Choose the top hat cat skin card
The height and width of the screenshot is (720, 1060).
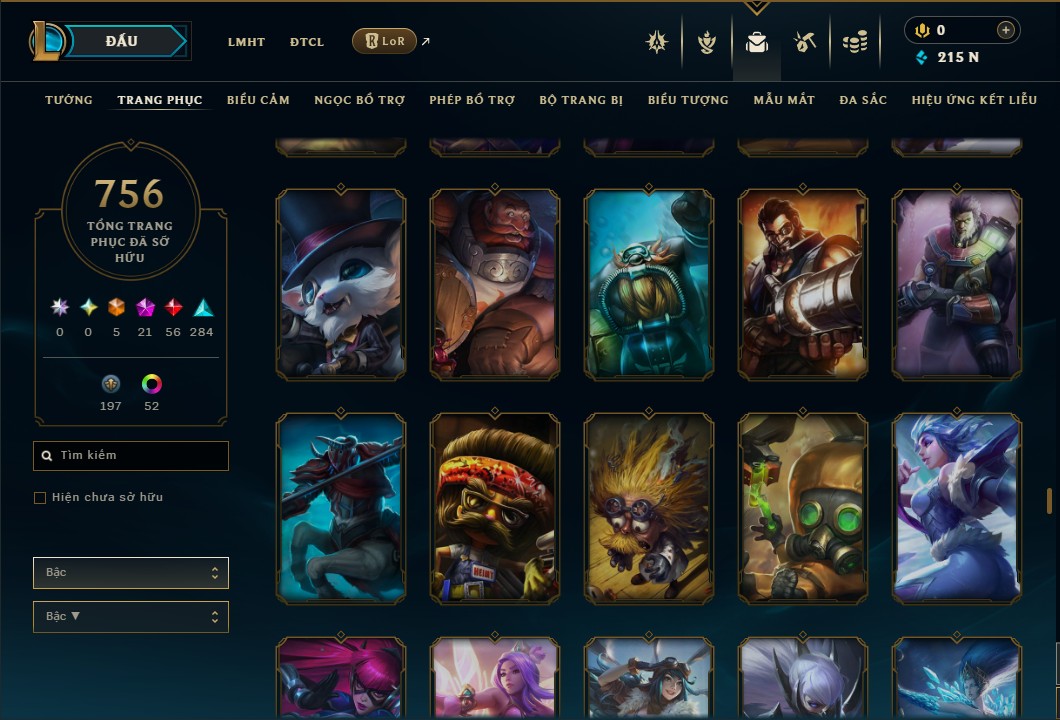341,284
